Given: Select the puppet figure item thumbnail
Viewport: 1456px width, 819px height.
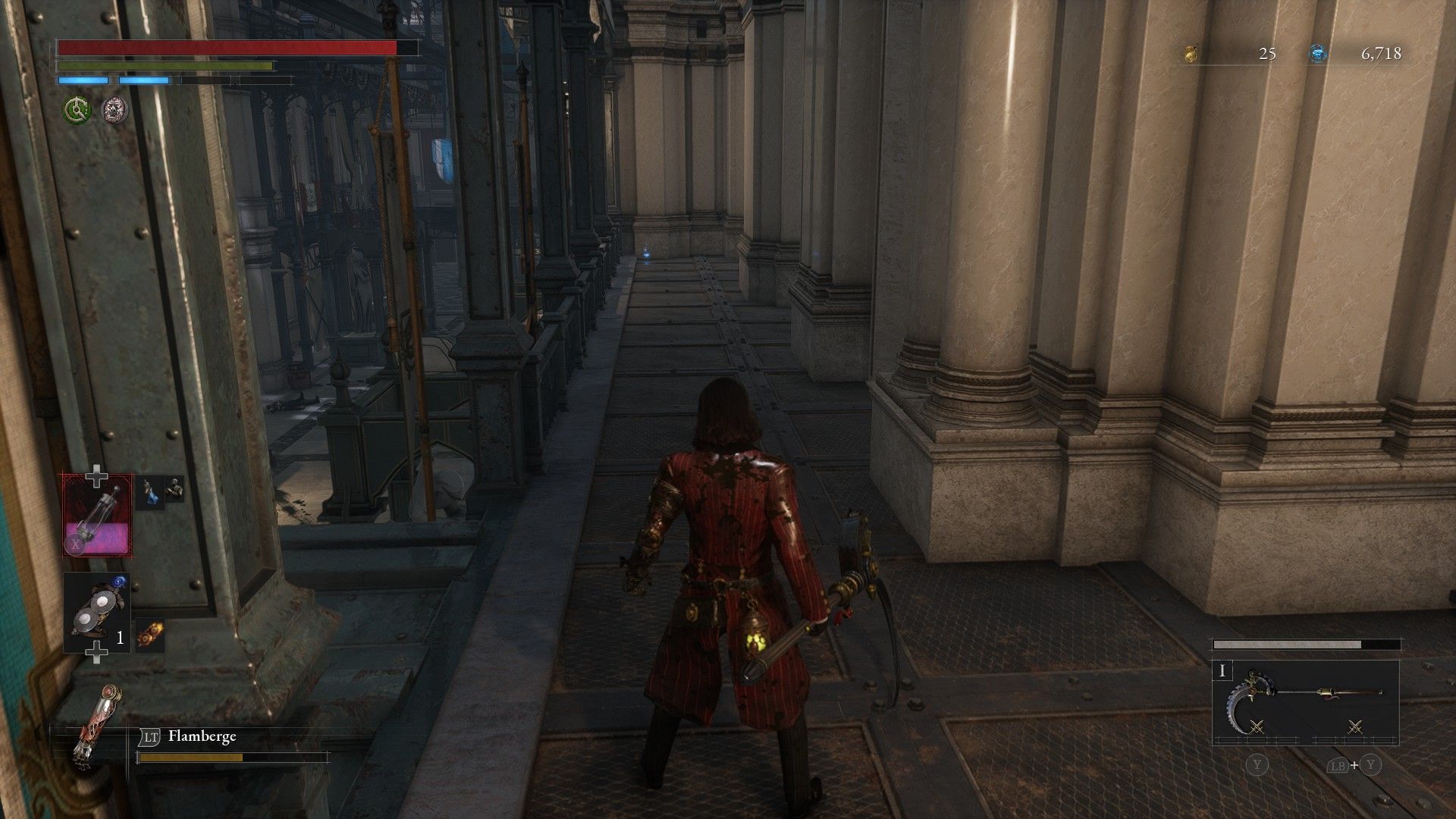Looking at the screenshot, I should click(x=174, y=491).
